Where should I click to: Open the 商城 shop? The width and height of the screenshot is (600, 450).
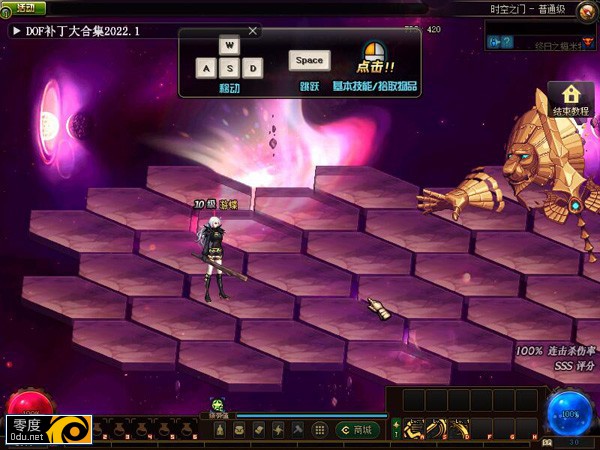(x=357, y=429)
